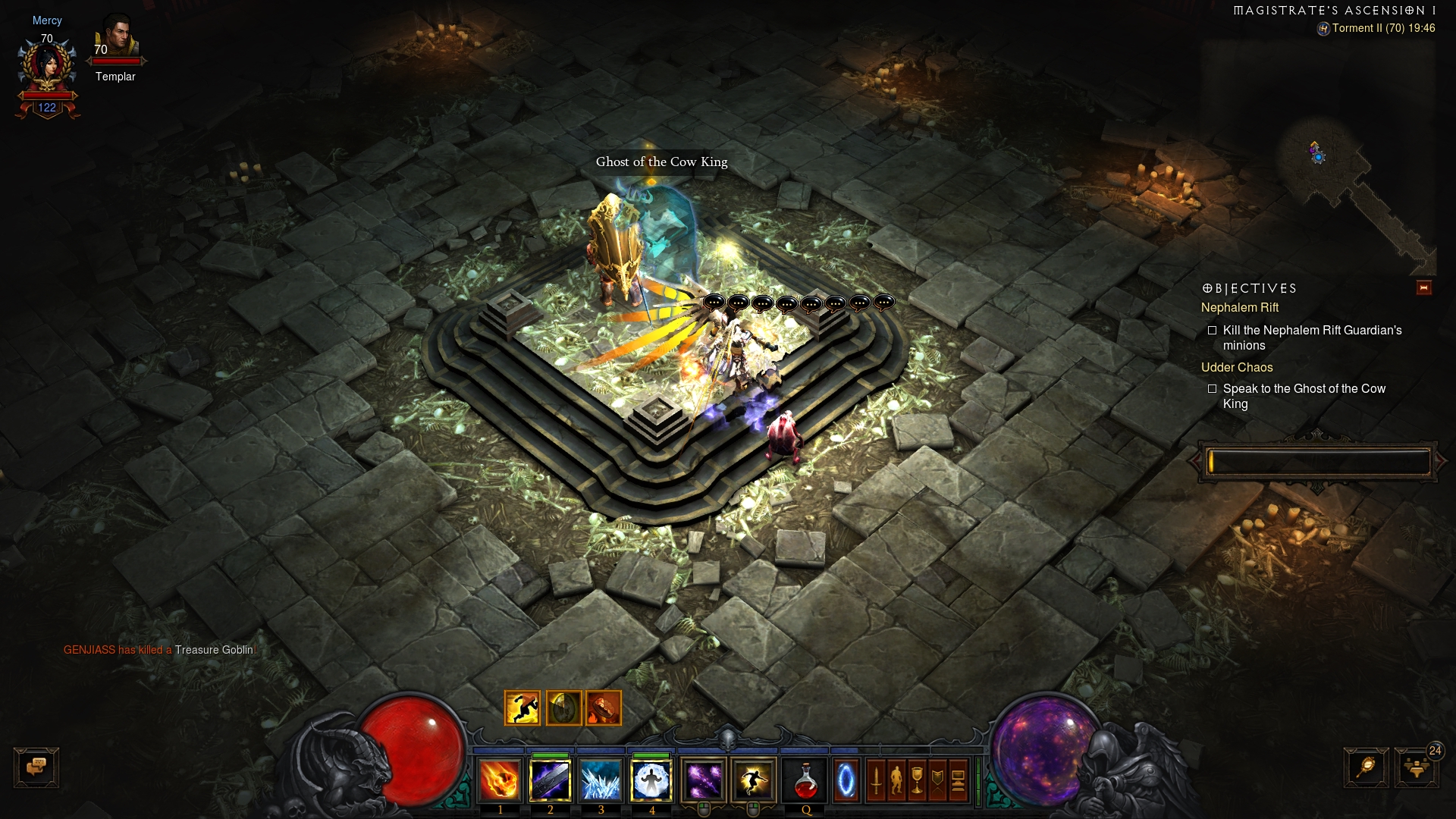The width and height of the screenshot is (1456, 819).
Task: Use the dark blade skill in slot 2
Action: [551, 780]
